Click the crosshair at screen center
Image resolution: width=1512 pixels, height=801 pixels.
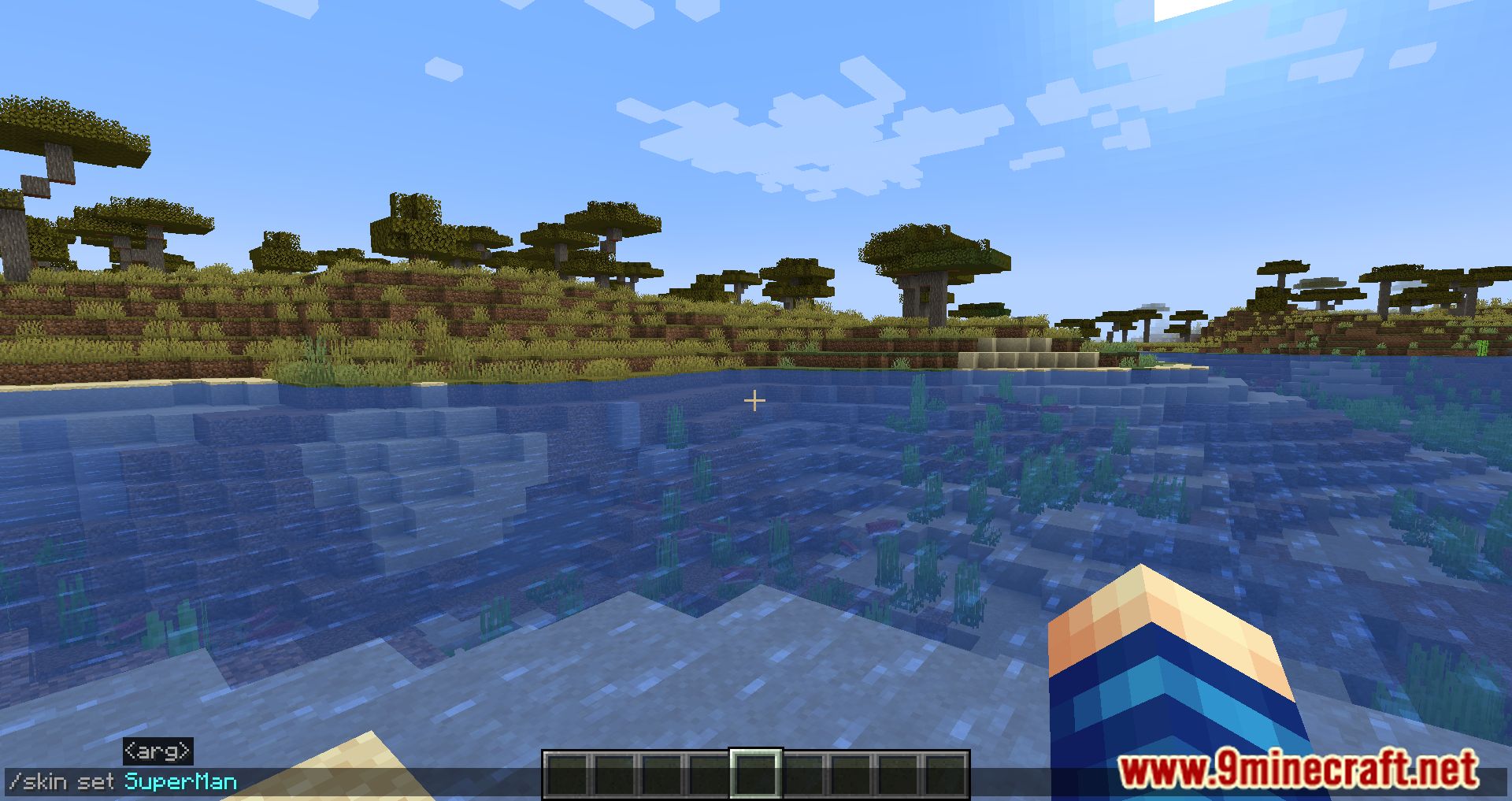pyautogui.click(x=754, y=400)
